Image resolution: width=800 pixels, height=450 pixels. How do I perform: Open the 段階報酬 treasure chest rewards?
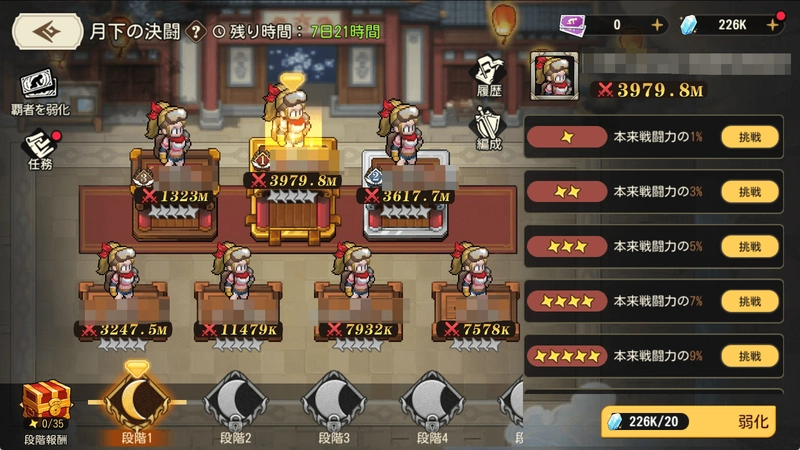coord(46,408)
